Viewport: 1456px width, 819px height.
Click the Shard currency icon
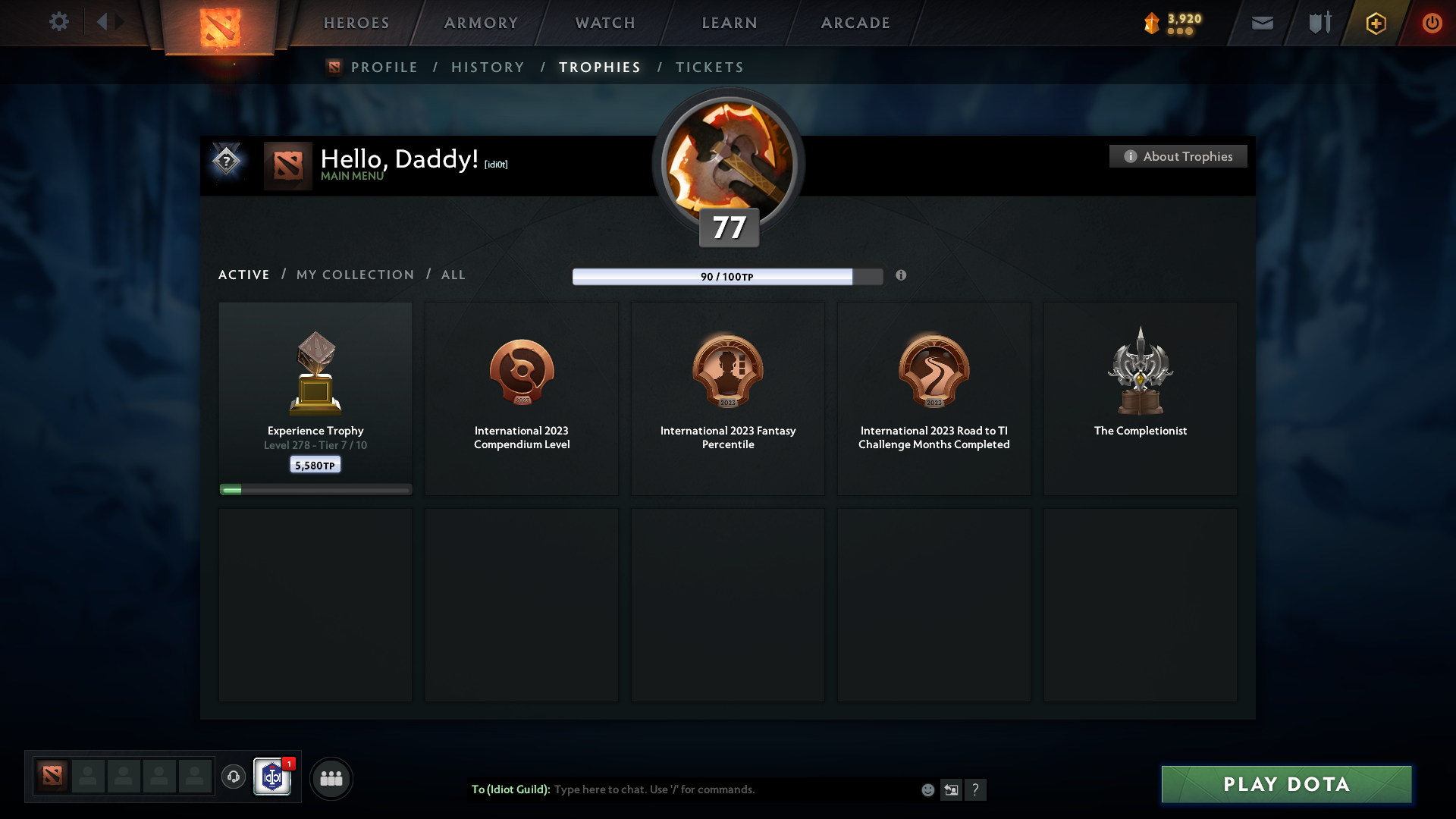[1151, 24]
